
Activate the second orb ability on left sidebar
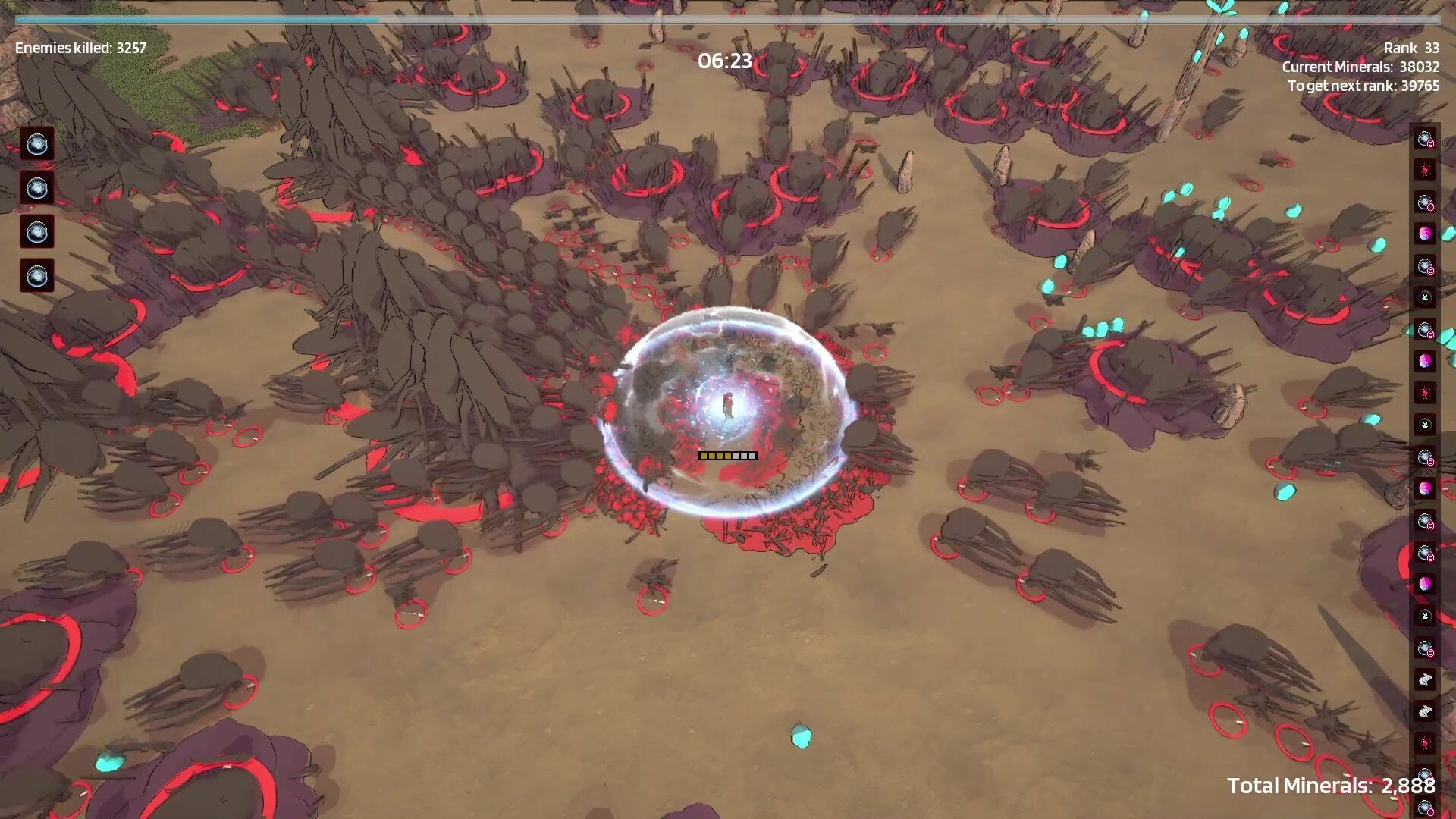pyautogui.click(x=37, y=188)
